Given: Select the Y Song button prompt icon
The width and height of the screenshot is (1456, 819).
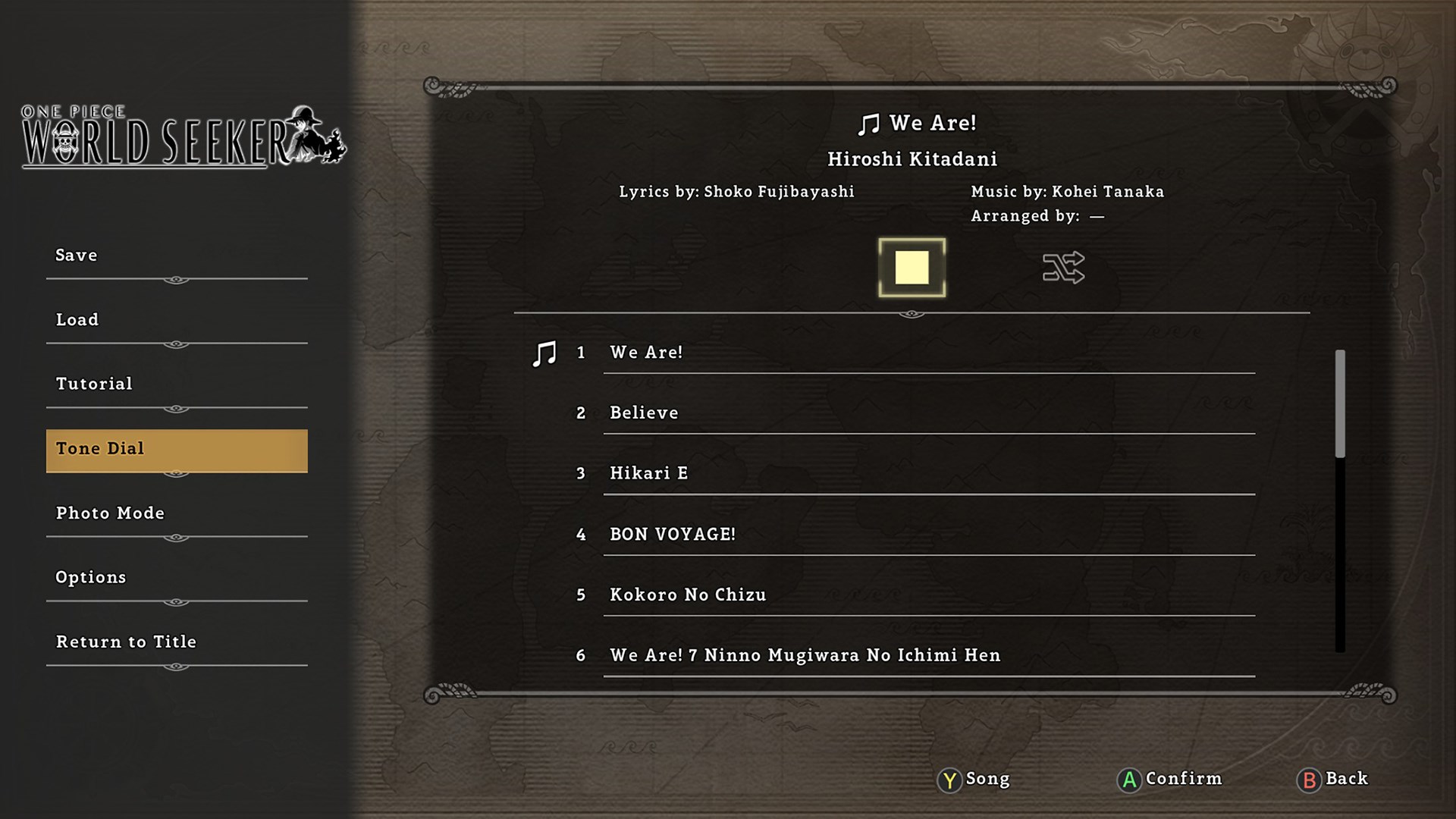Looking at the screenshot, I should [x=949, y=780].
